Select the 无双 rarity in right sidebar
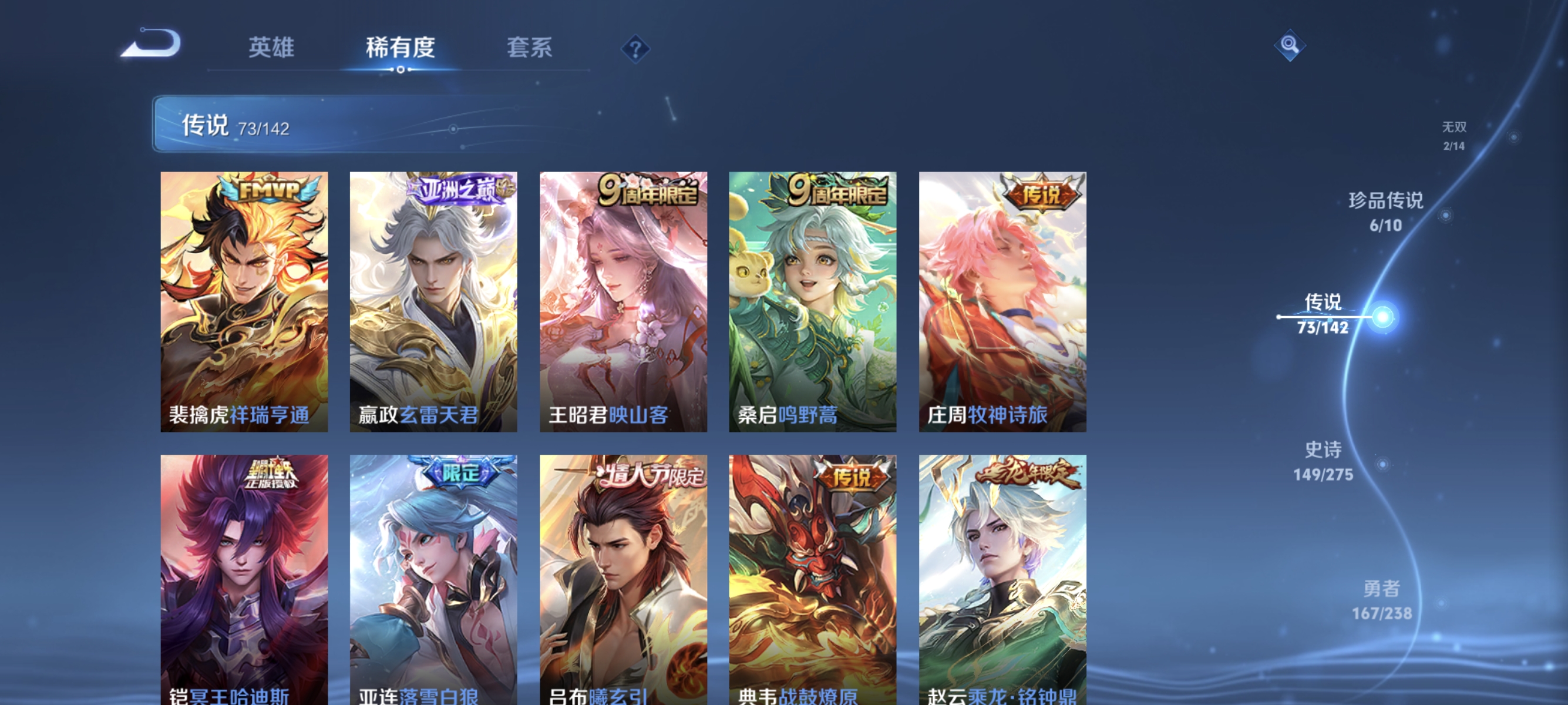1568x705 pixels. 1455,135
